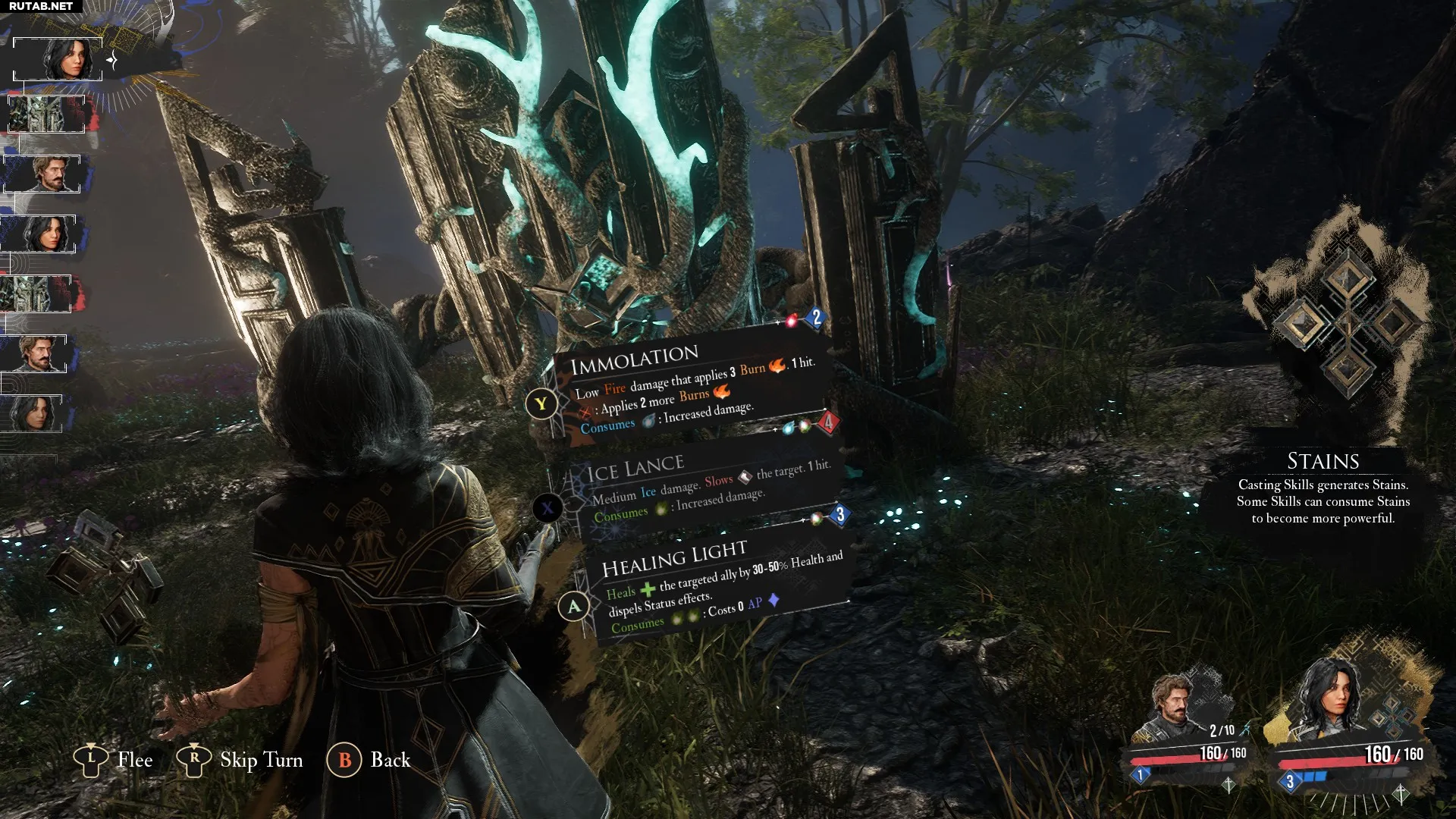Click the highlighted current-turn Lune portrait
The height and width of the screenshot is (819, 1456).
[58, 59]
